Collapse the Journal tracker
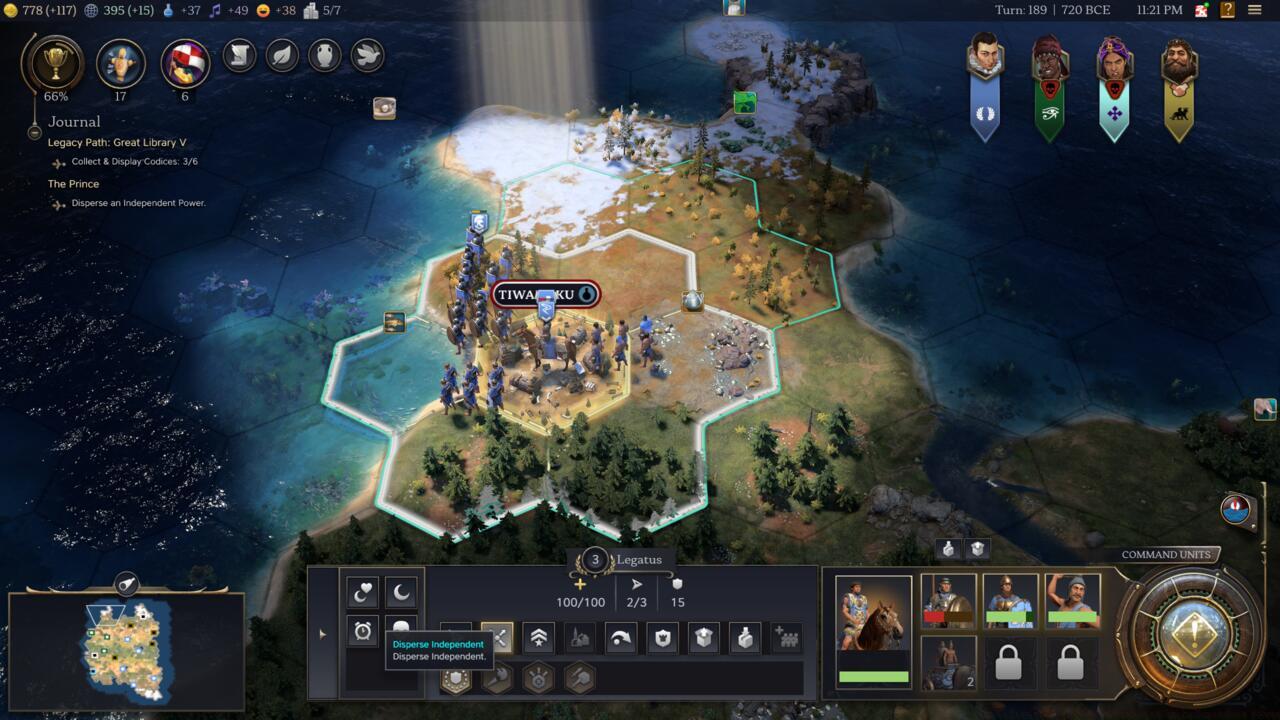The image size is (1280, 720). (35, 131)
